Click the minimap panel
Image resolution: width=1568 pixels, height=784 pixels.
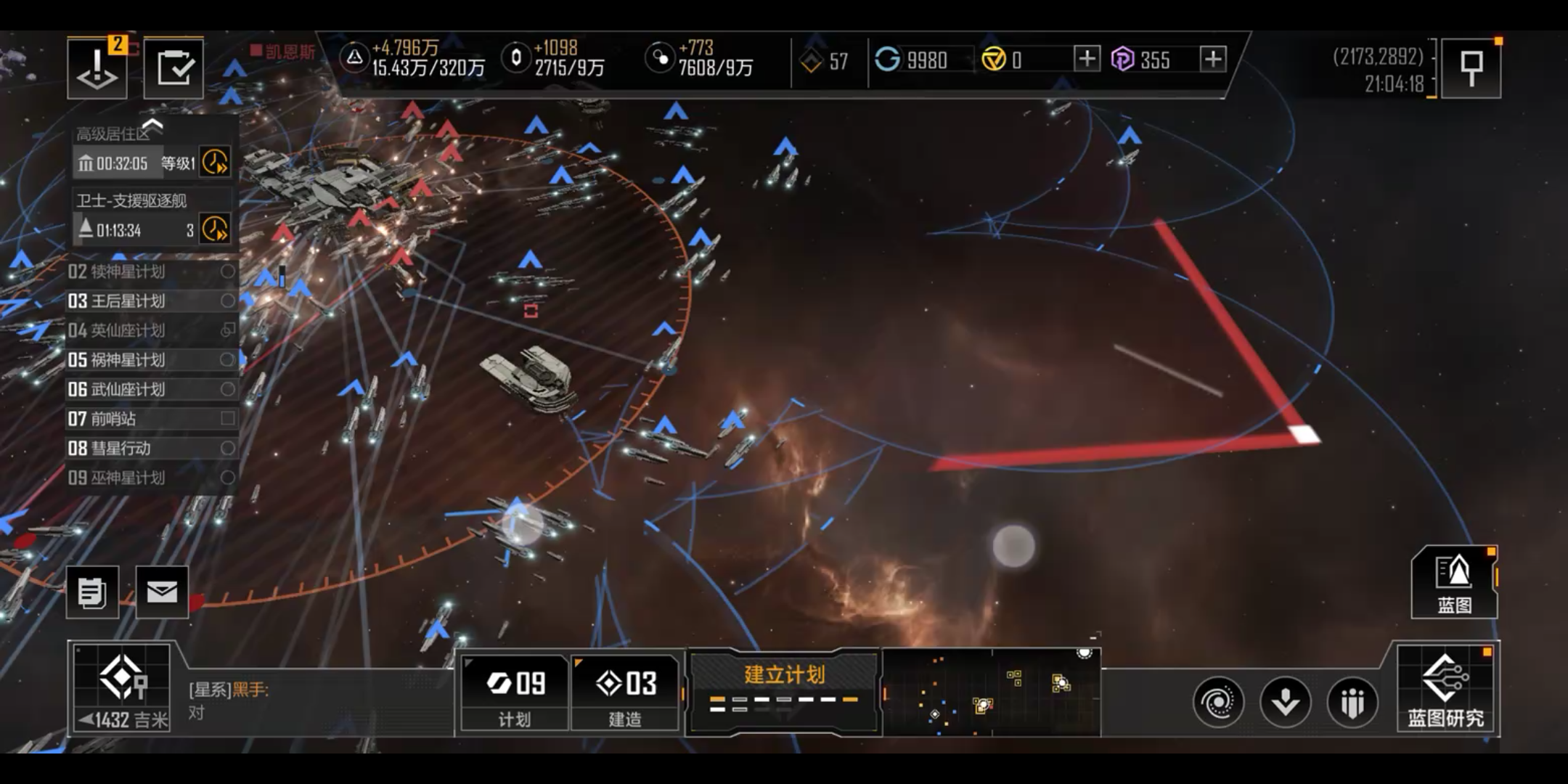(x=992, y=693)
